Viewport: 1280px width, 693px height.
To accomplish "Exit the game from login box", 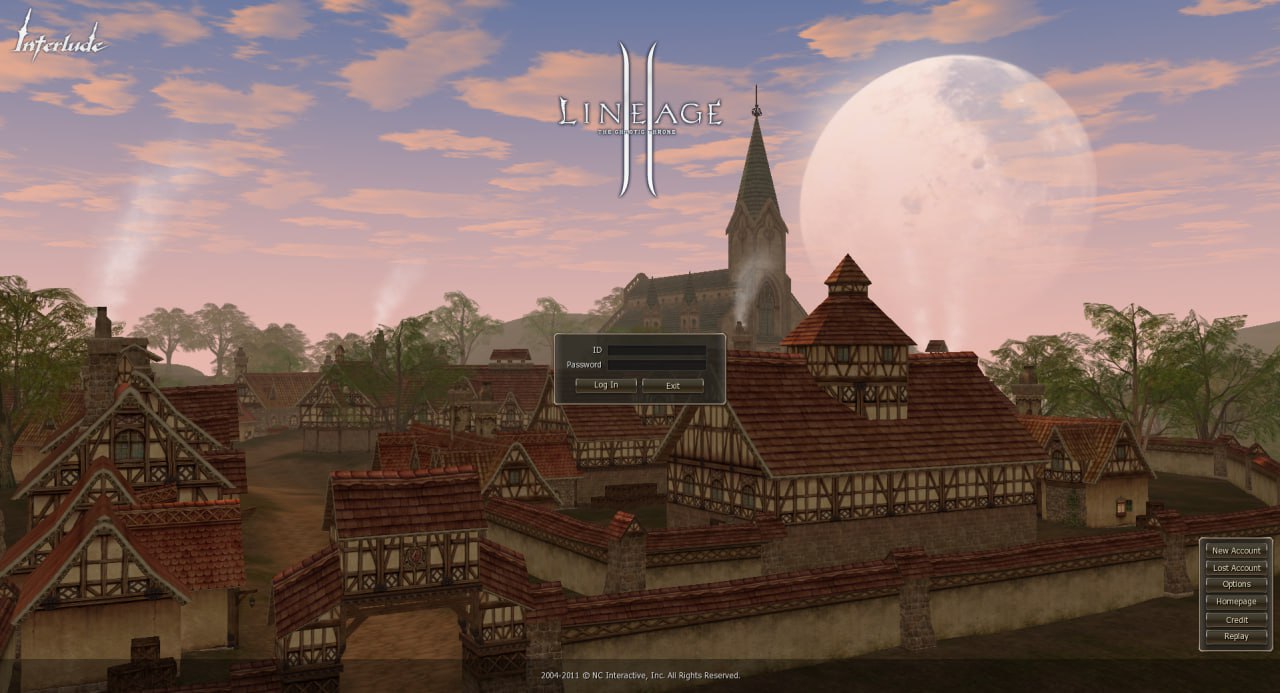I will tap(673, 385).
